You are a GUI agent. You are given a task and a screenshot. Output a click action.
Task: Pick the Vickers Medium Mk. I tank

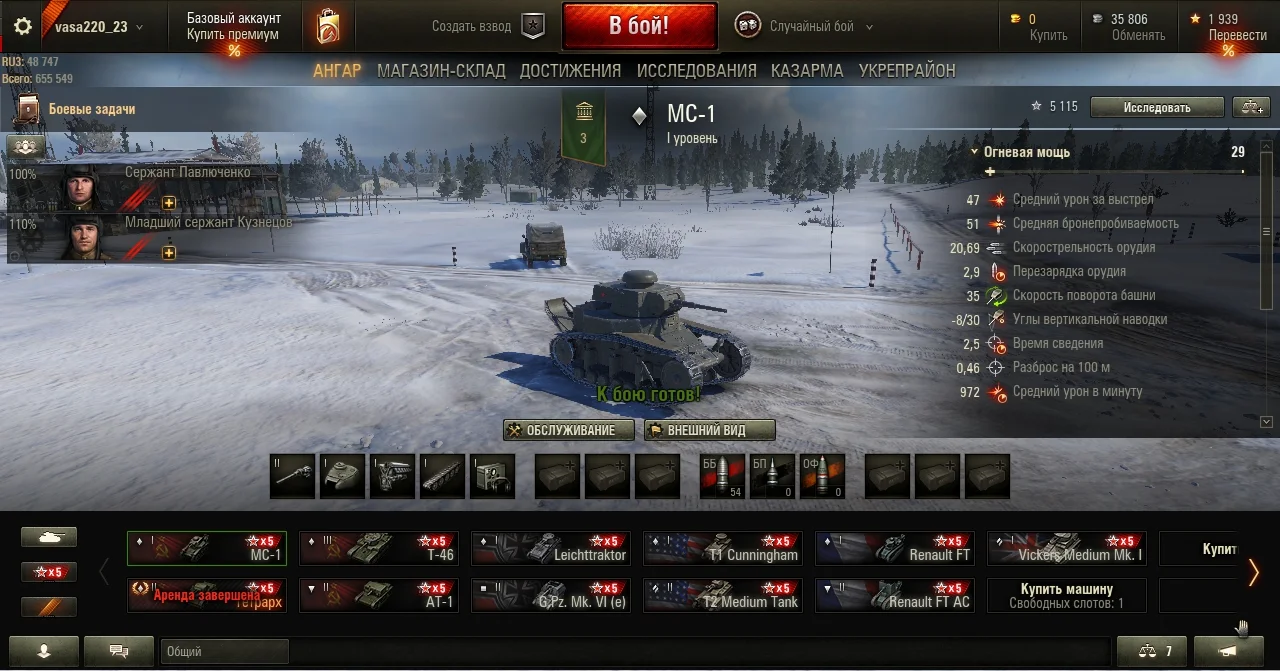coord(1067,548)
